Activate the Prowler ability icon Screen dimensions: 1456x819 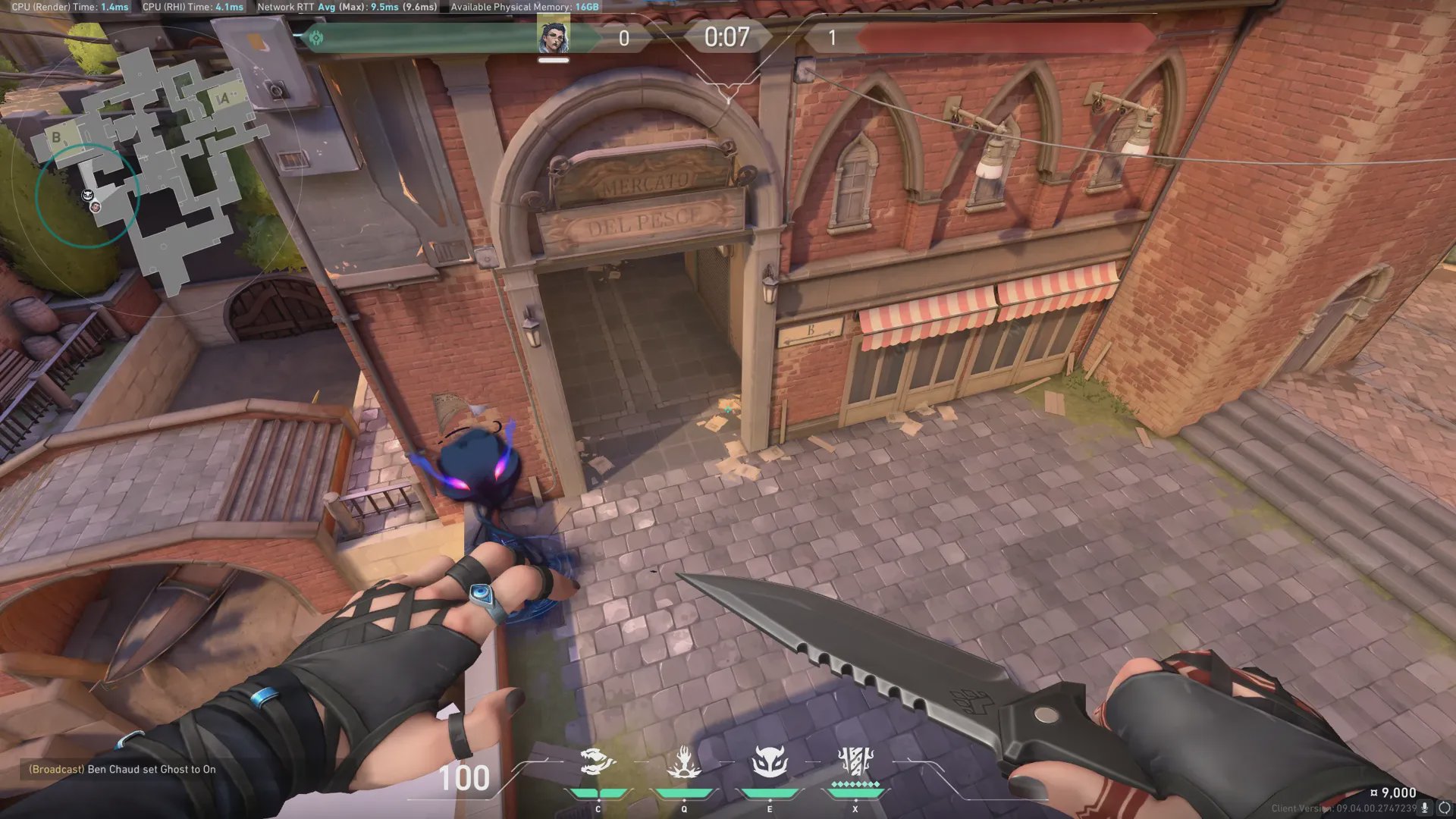[x=598, y=761]
